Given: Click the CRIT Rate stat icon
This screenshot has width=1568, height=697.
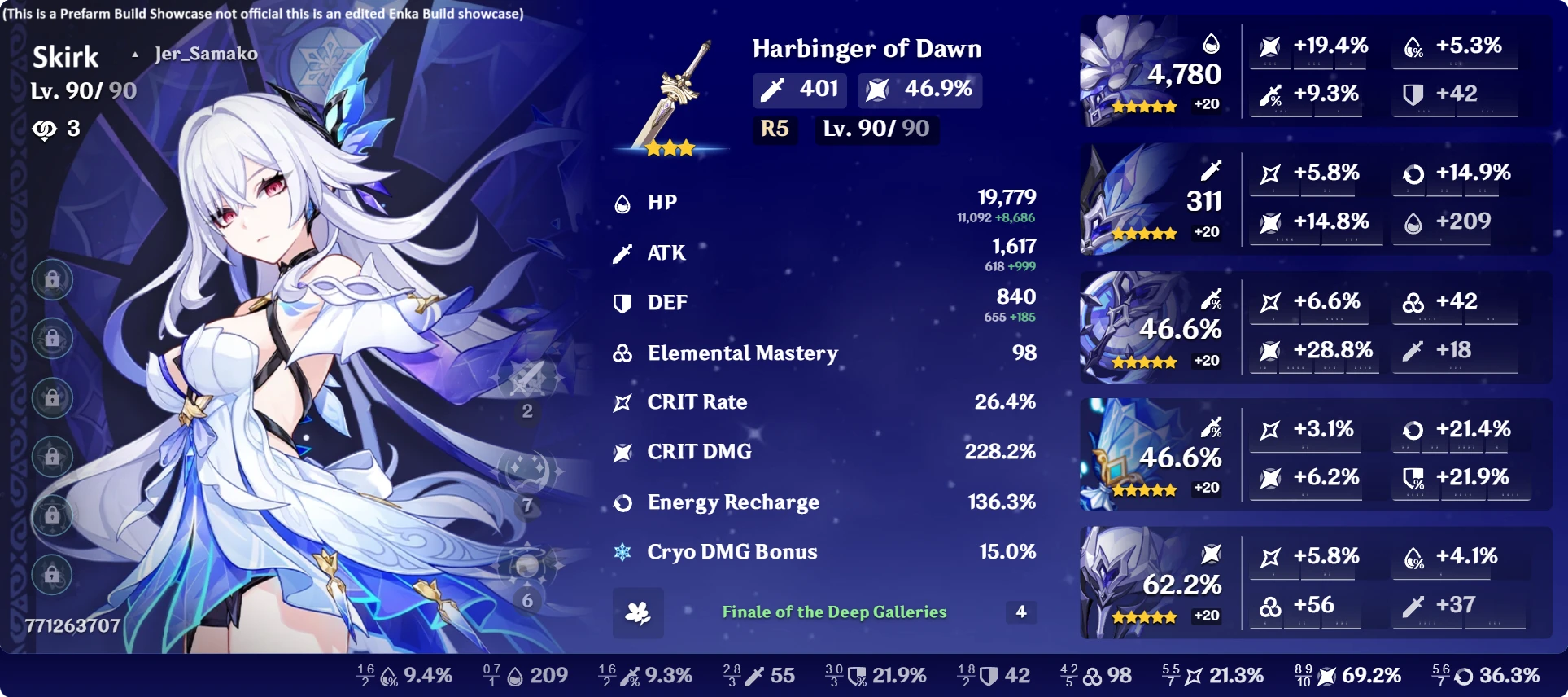Looking at the screenshot, I should [622, 401].
